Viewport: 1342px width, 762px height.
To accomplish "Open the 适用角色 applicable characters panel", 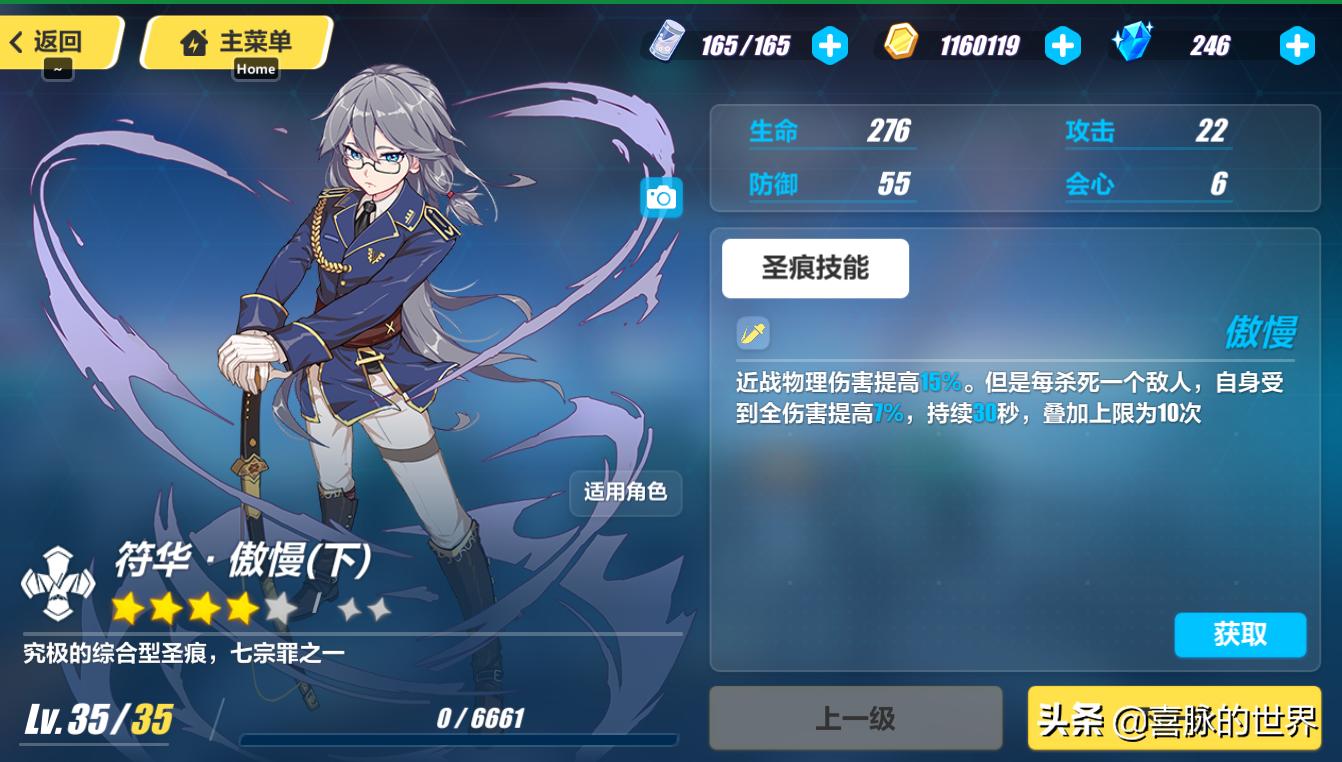I will click(x=626, y=493).
